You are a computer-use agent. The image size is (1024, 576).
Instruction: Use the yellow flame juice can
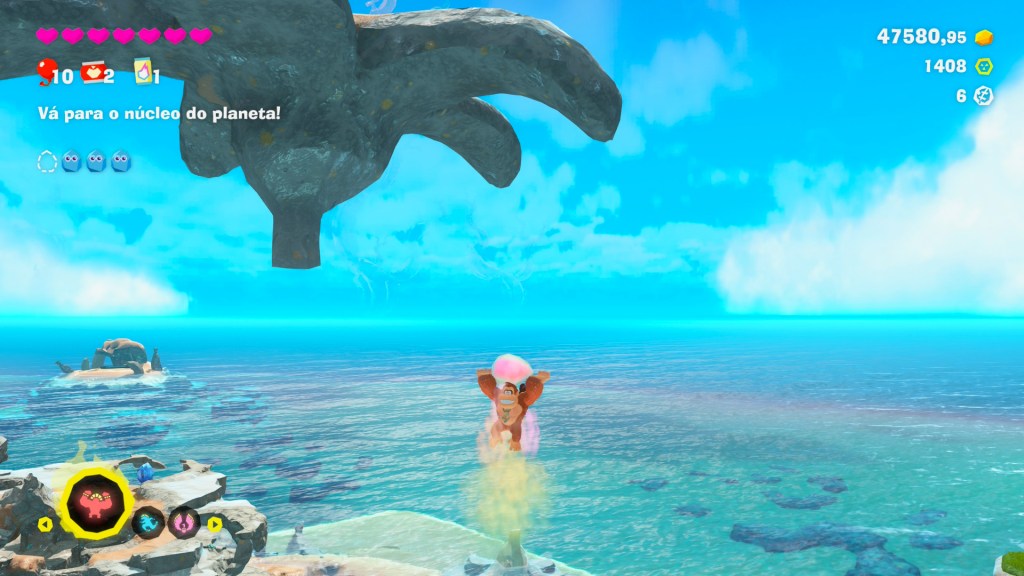[142, 71]
